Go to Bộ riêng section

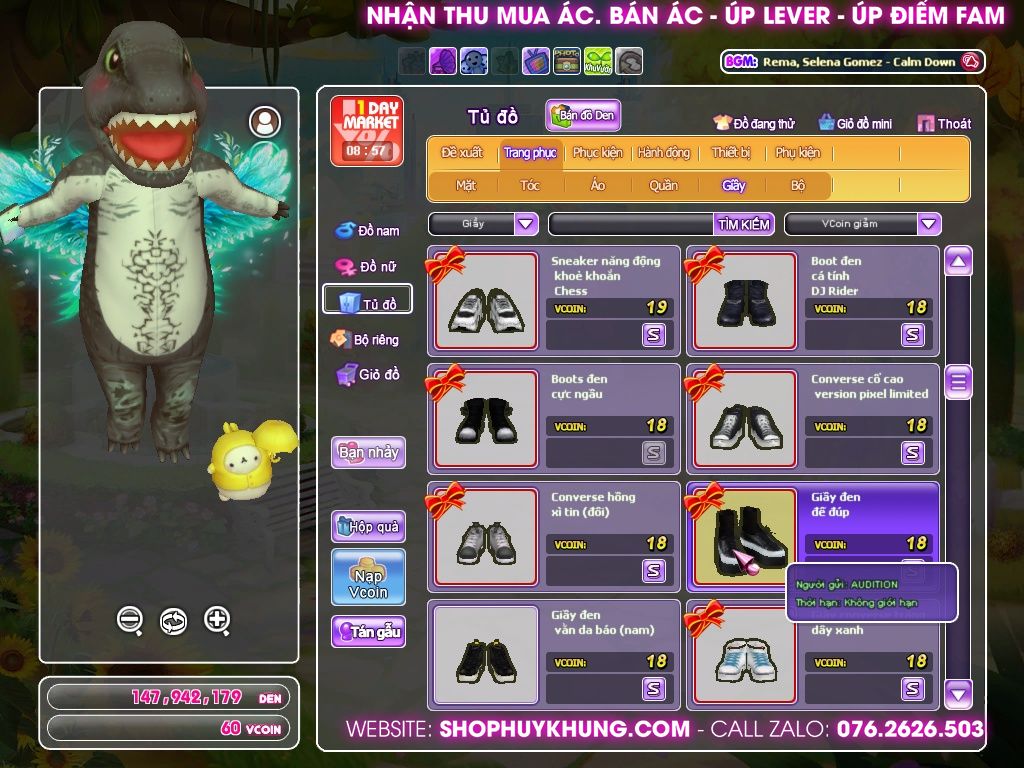[366, 340]
